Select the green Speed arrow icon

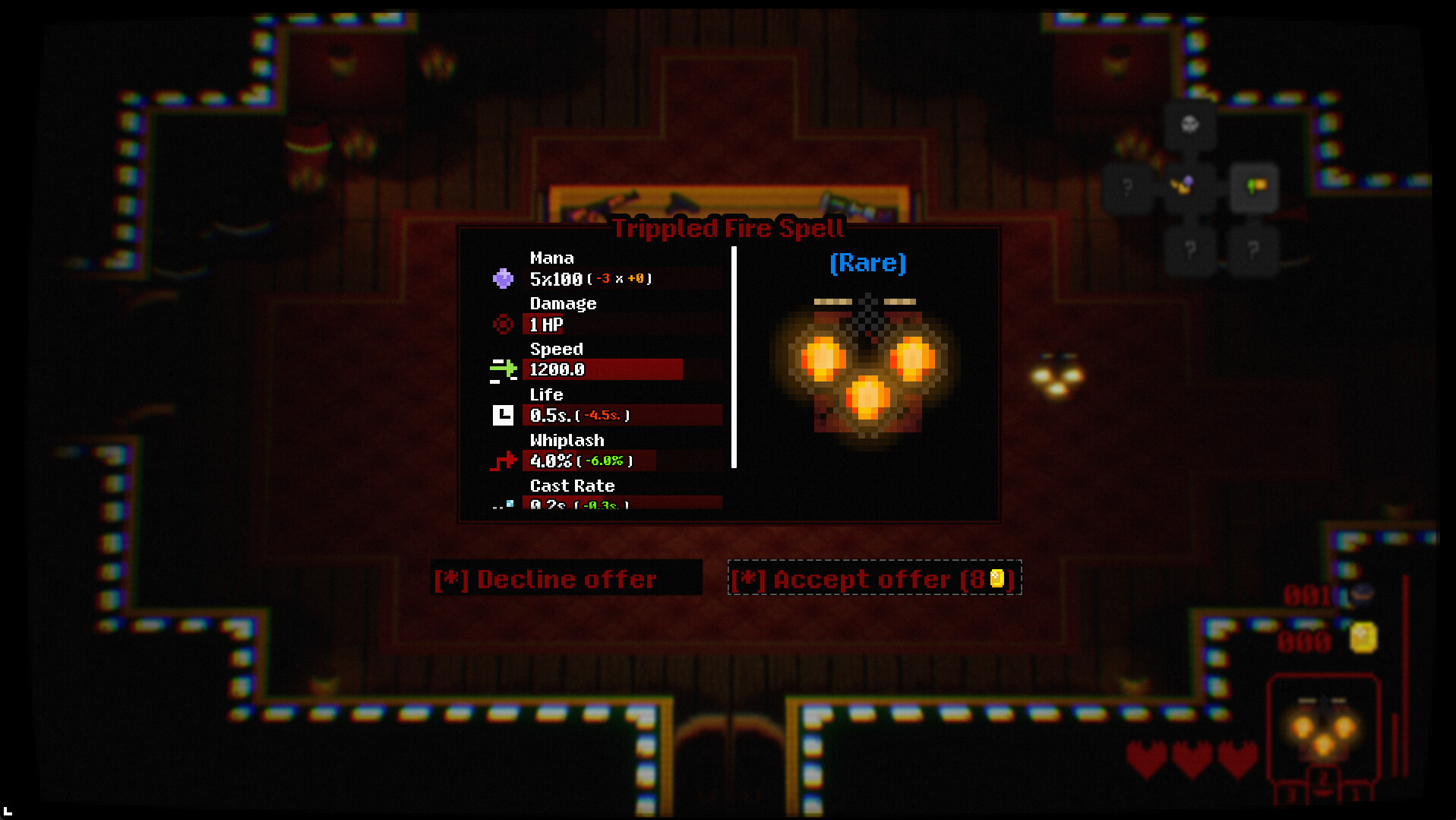pyautogui.click(x=504, y=370)
